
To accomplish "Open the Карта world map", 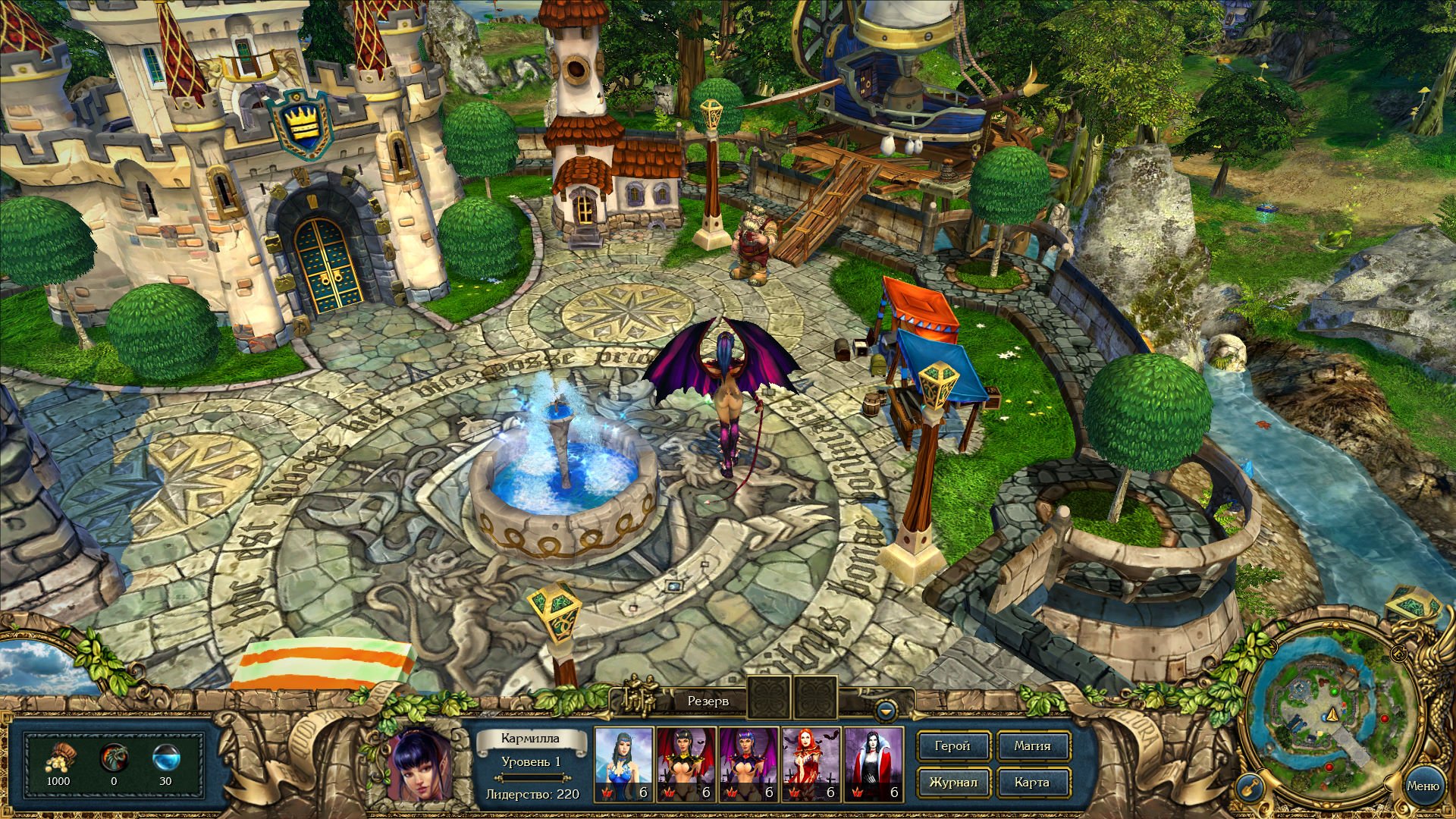I will pos(1032,783).
